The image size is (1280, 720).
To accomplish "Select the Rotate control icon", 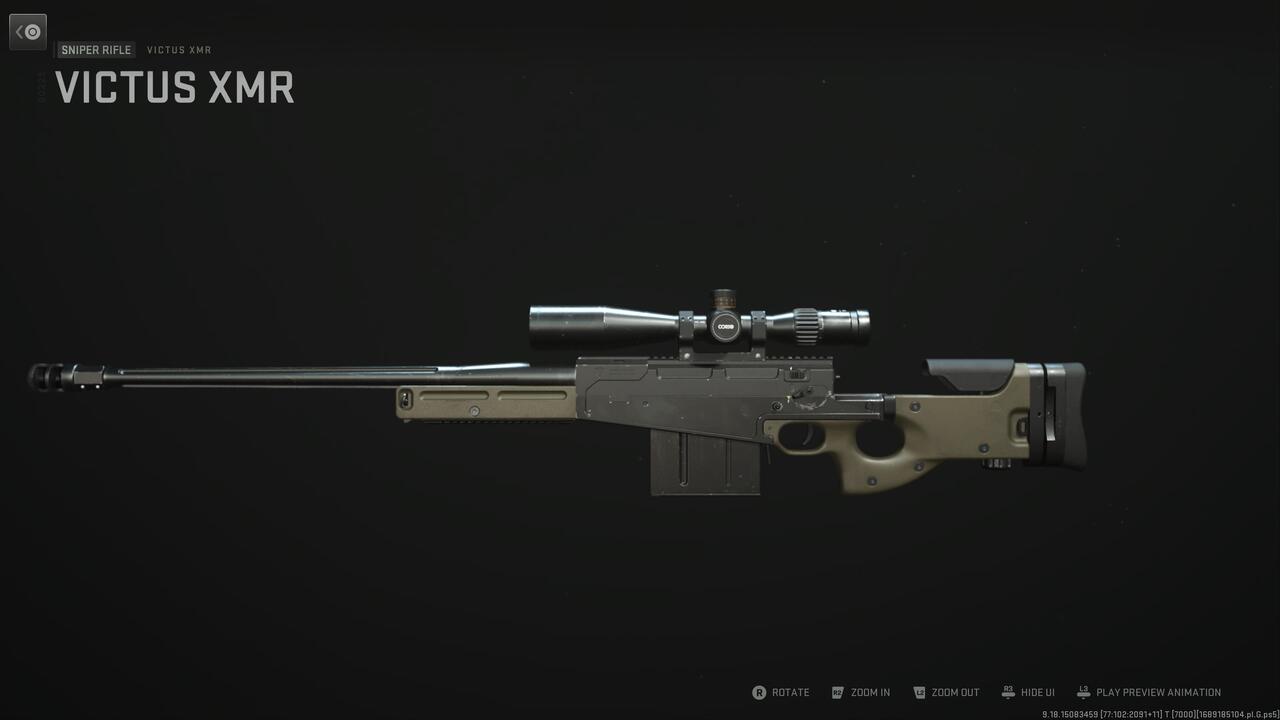I will pos(761,692).
